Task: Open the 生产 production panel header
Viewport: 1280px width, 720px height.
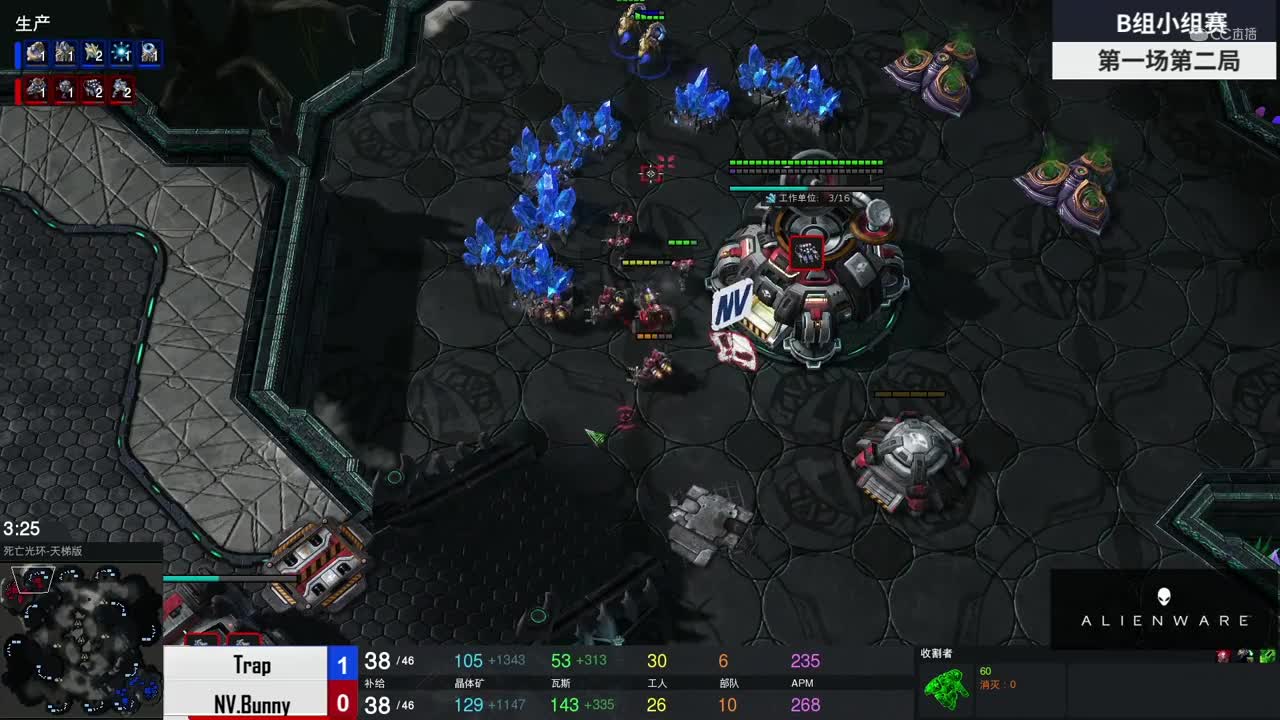Action: point(34,22)
